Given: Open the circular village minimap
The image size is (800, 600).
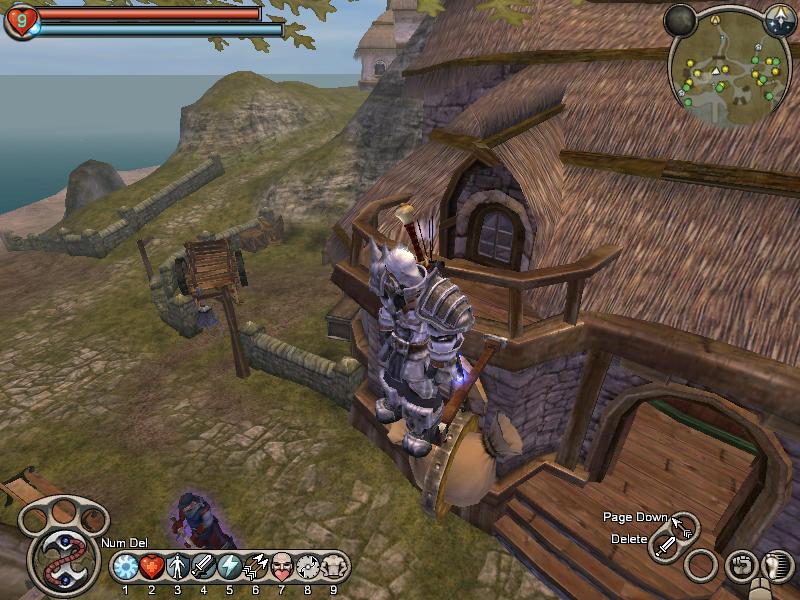Looking at the screenshot, I should 729,68.
